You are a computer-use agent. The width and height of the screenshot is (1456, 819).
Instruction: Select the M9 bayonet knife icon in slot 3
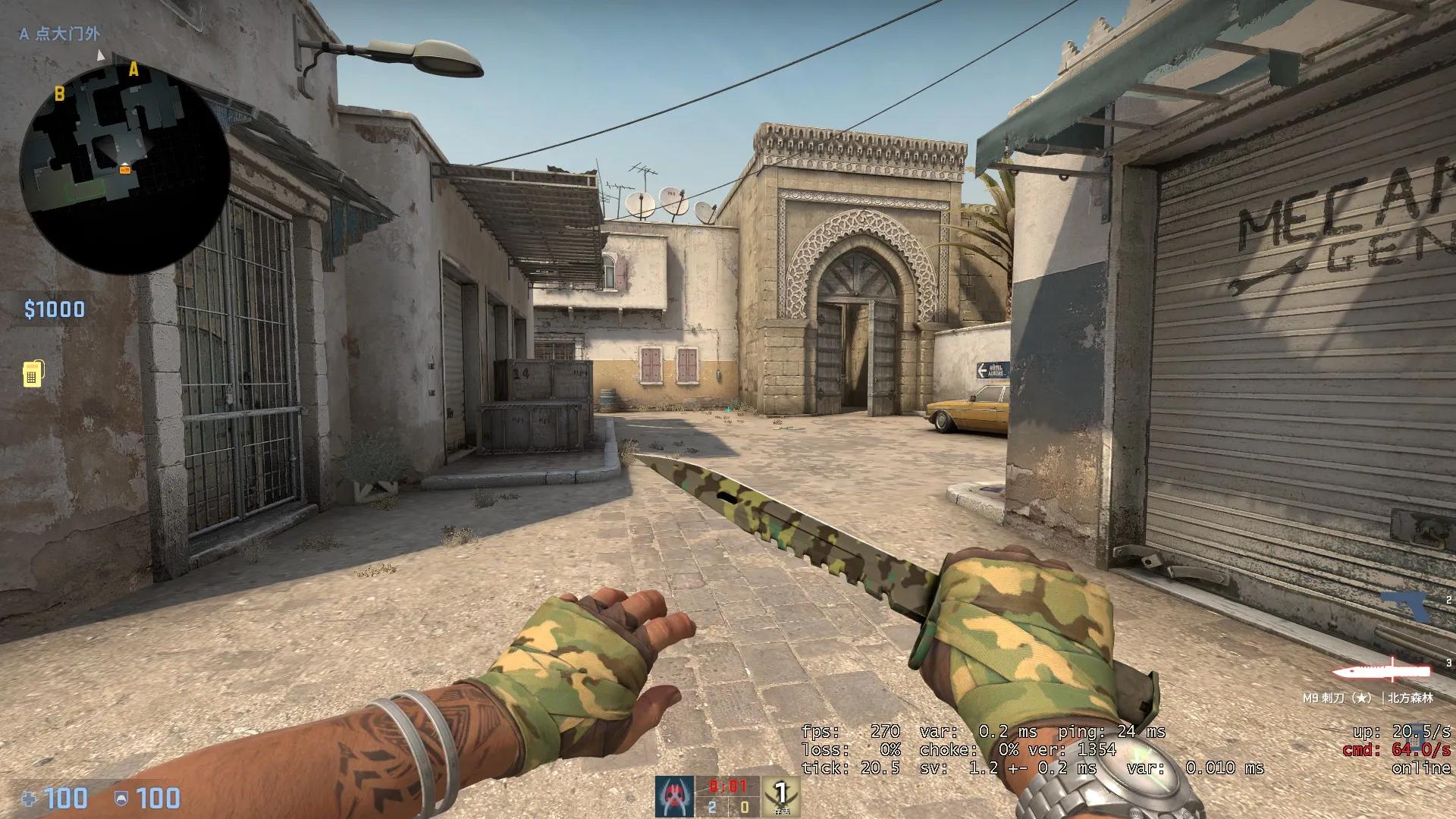[x=1382, y=671]
